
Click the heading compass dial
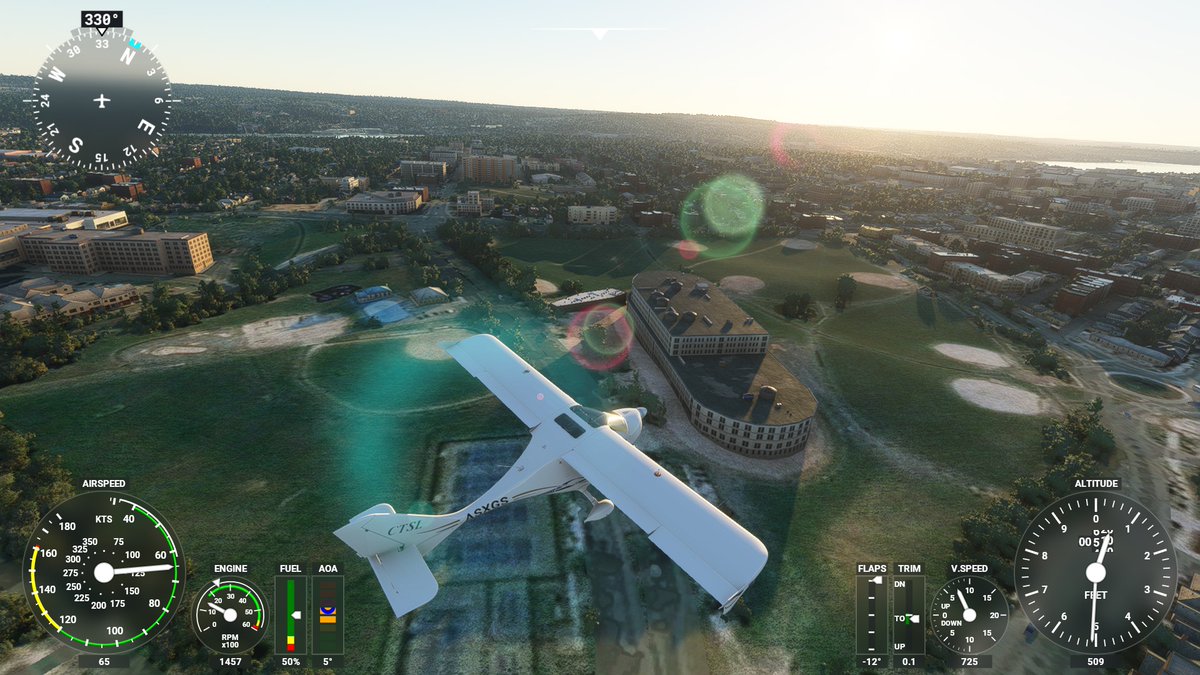click(x=101, y=100)
